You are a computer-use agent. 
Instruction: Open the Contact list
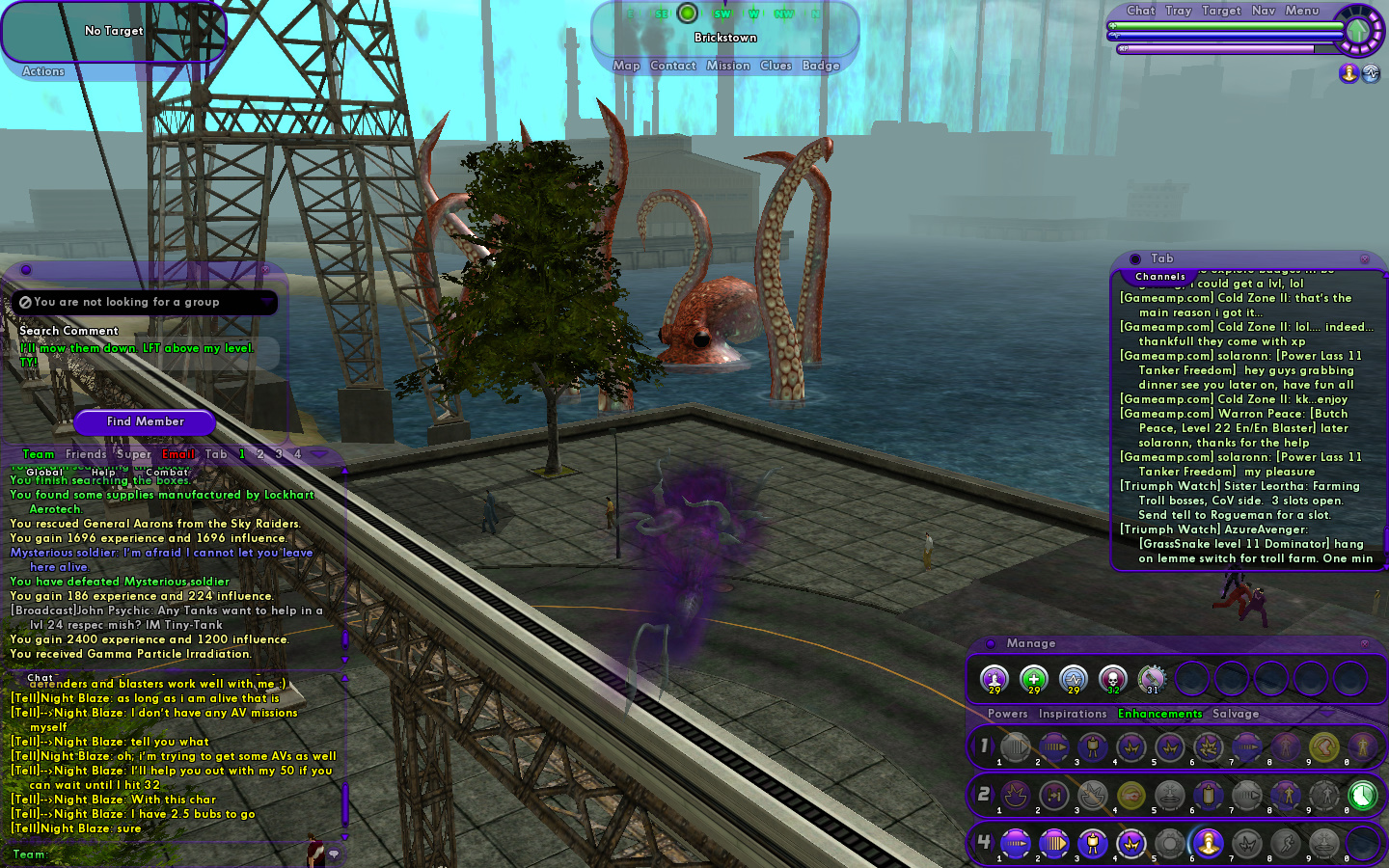coord(672,66)
